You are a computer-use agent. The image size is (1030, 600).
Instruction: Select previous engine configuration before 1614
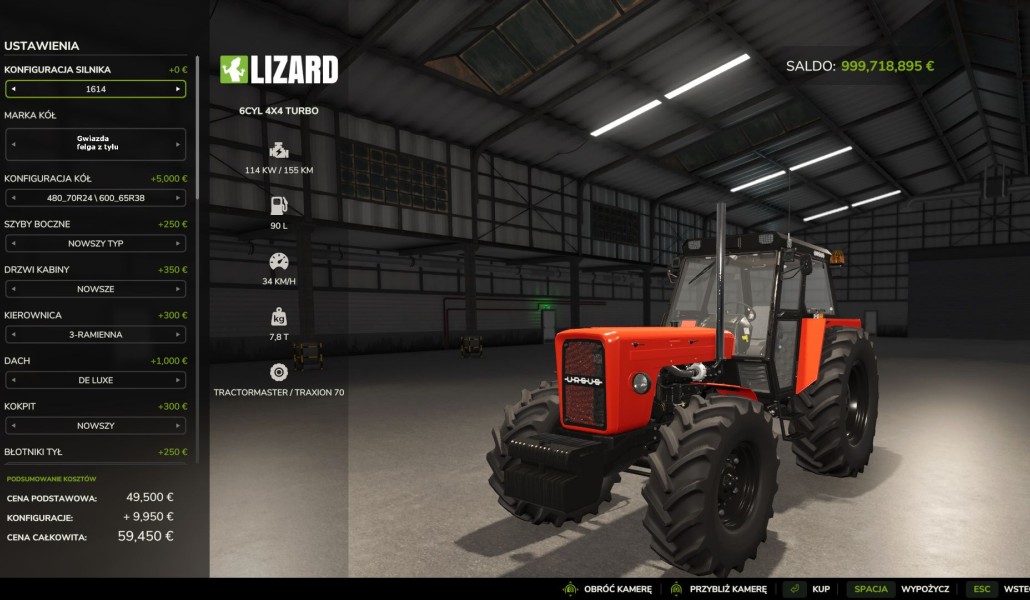pyautogui.click(x=13, y=89)
